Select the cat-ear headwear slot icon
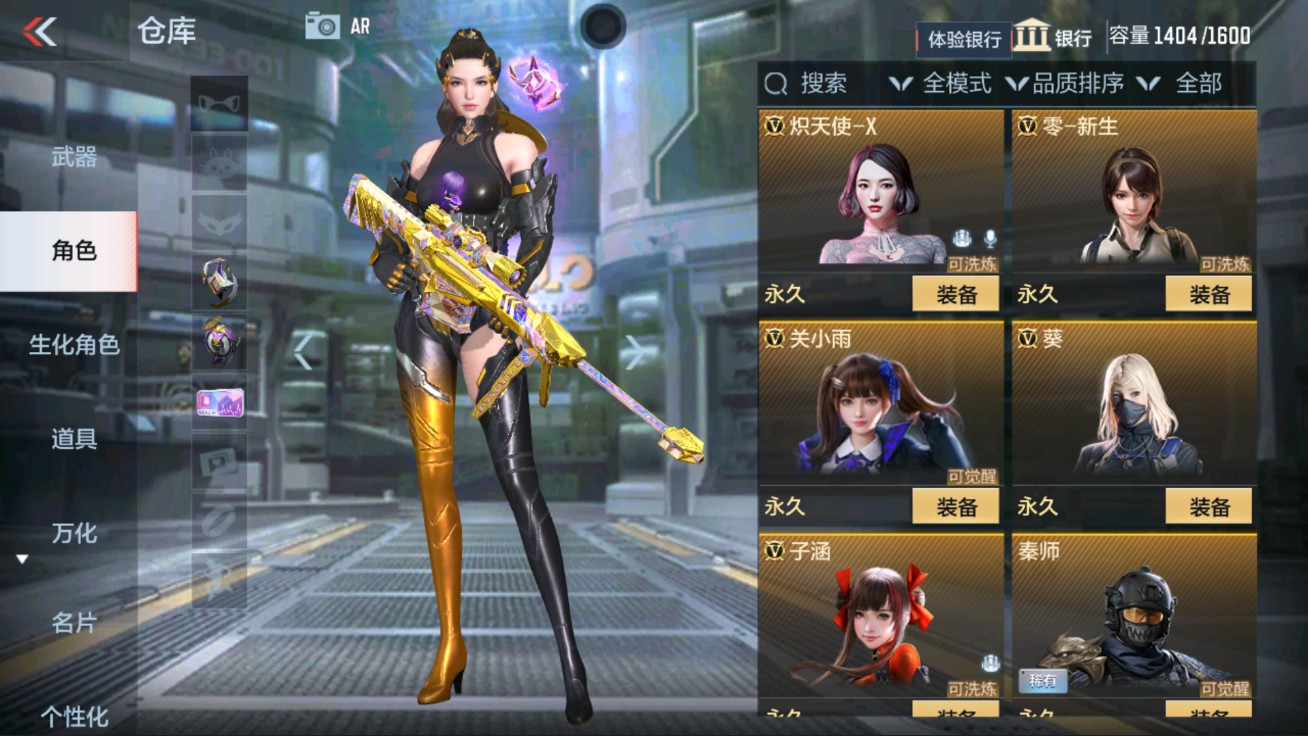This screenshot has width=1308, height=736. click(218, 105)
